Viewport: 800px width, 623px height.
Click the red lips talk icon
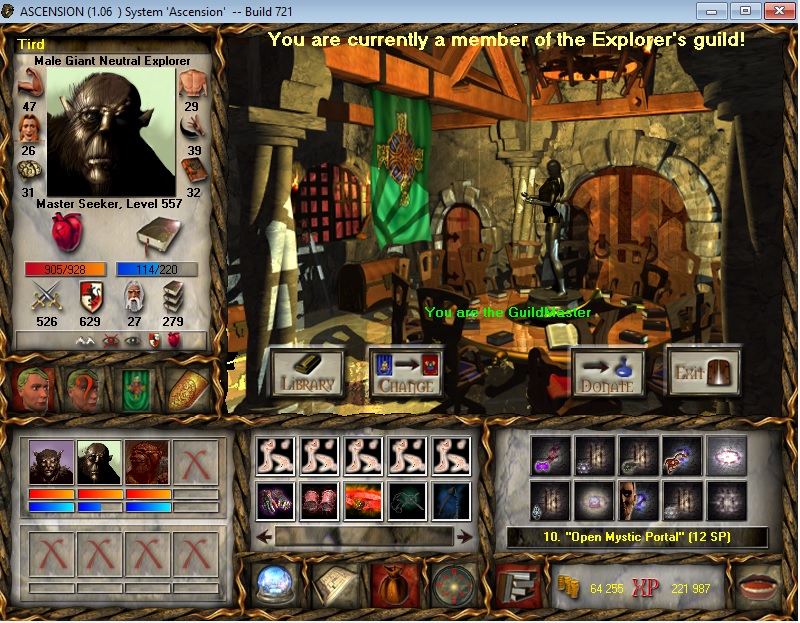[x=756, y=585]
